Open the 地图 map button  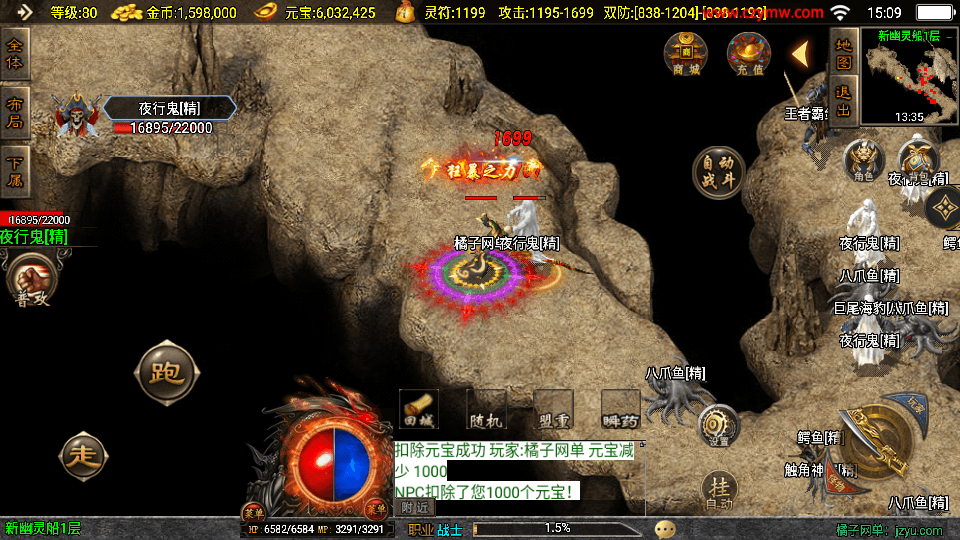(x=844, y=50)
